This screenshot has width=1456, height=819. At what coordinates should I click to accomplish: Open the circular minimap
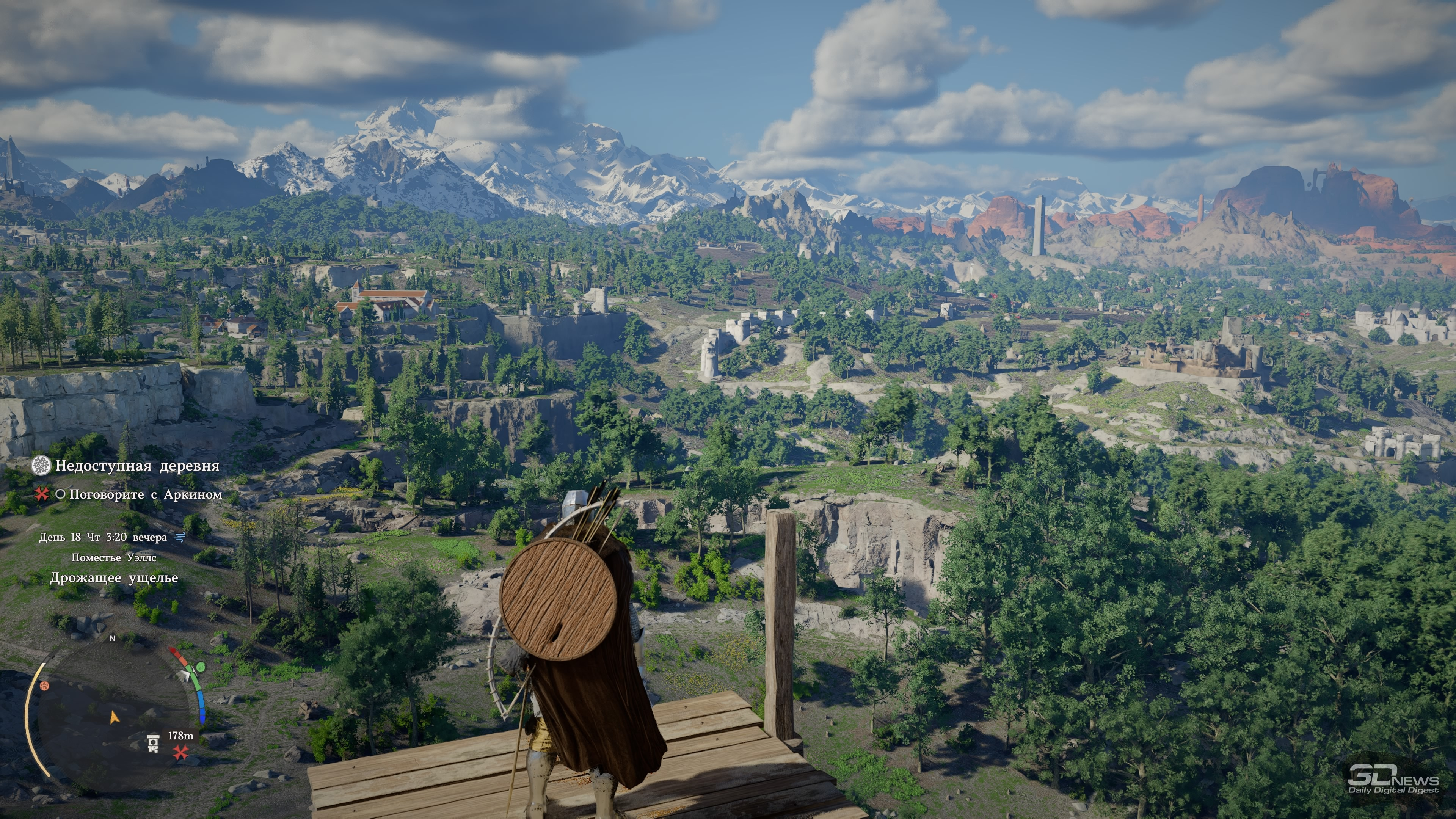(x=113, y=712)
